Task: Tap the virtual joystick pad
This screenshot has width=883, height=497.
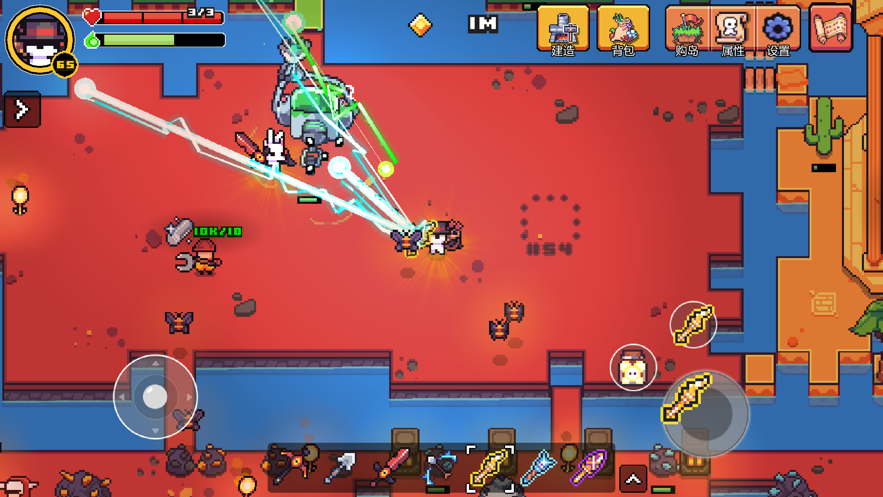Action: click(155, 397)
